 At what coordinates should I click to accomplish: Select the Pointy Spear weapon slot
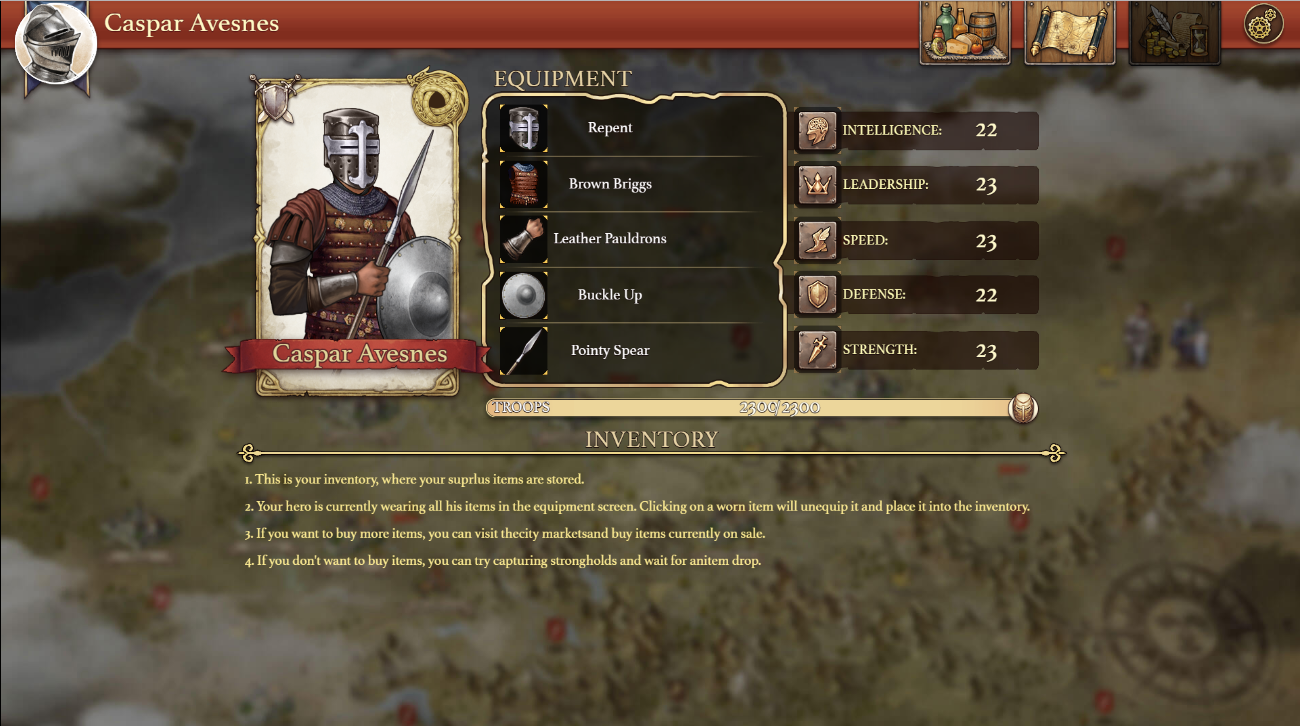524,351
